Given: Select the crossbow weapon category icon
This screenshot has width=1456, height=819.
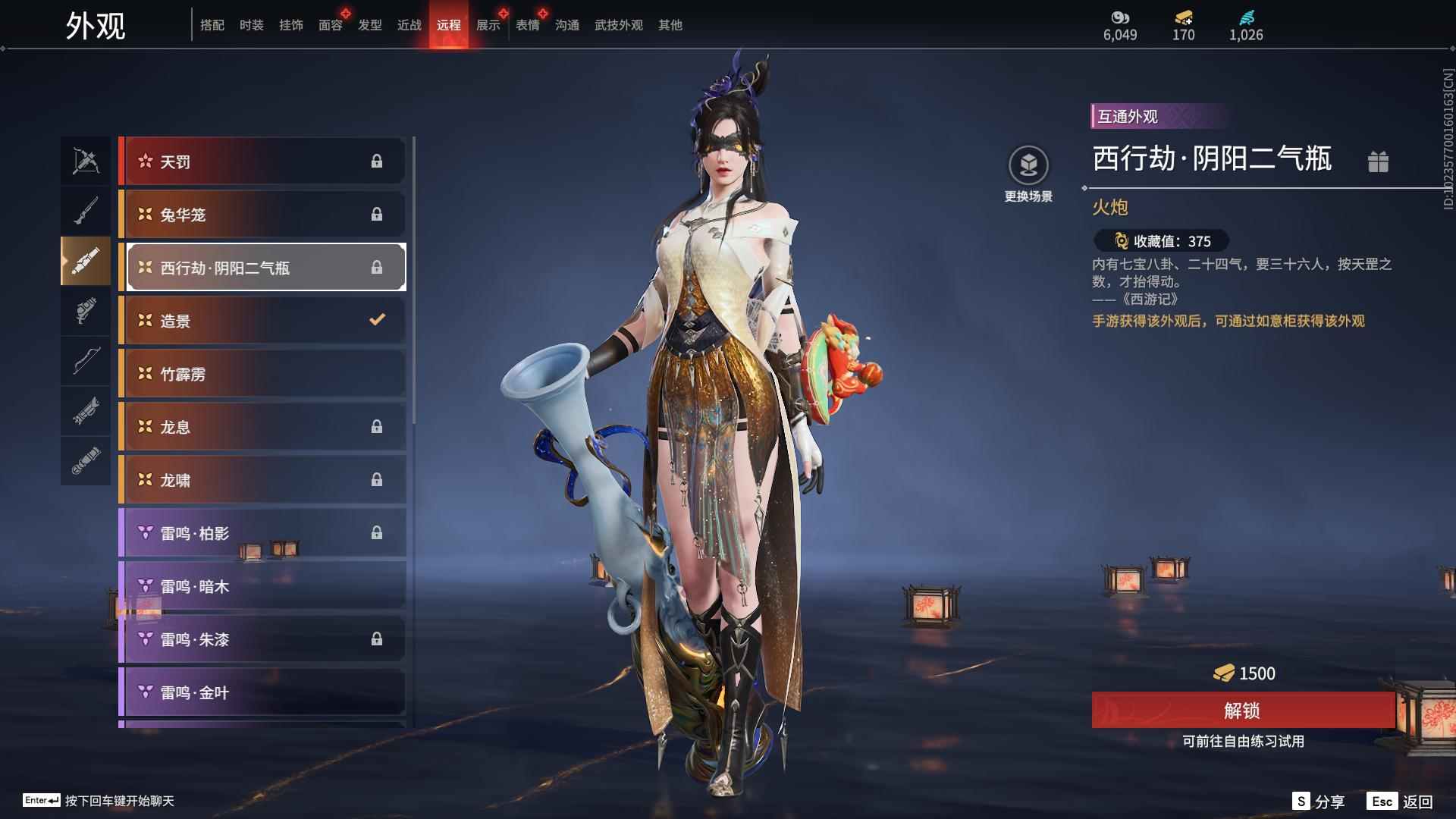Looking at the screenshot, I should [x=86, y=161].
